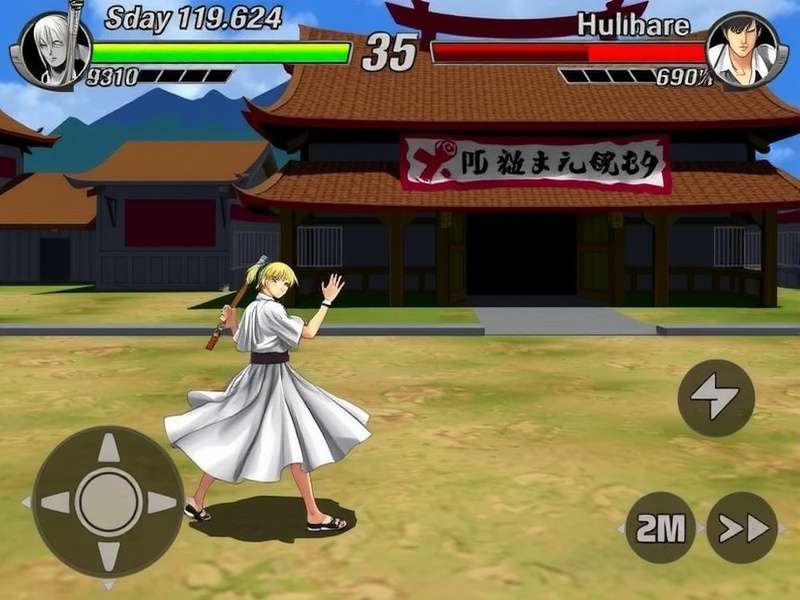800x600 pixels.
Task: Tap the up arrow on the d-pad
Action: click(x=108, y=449)
